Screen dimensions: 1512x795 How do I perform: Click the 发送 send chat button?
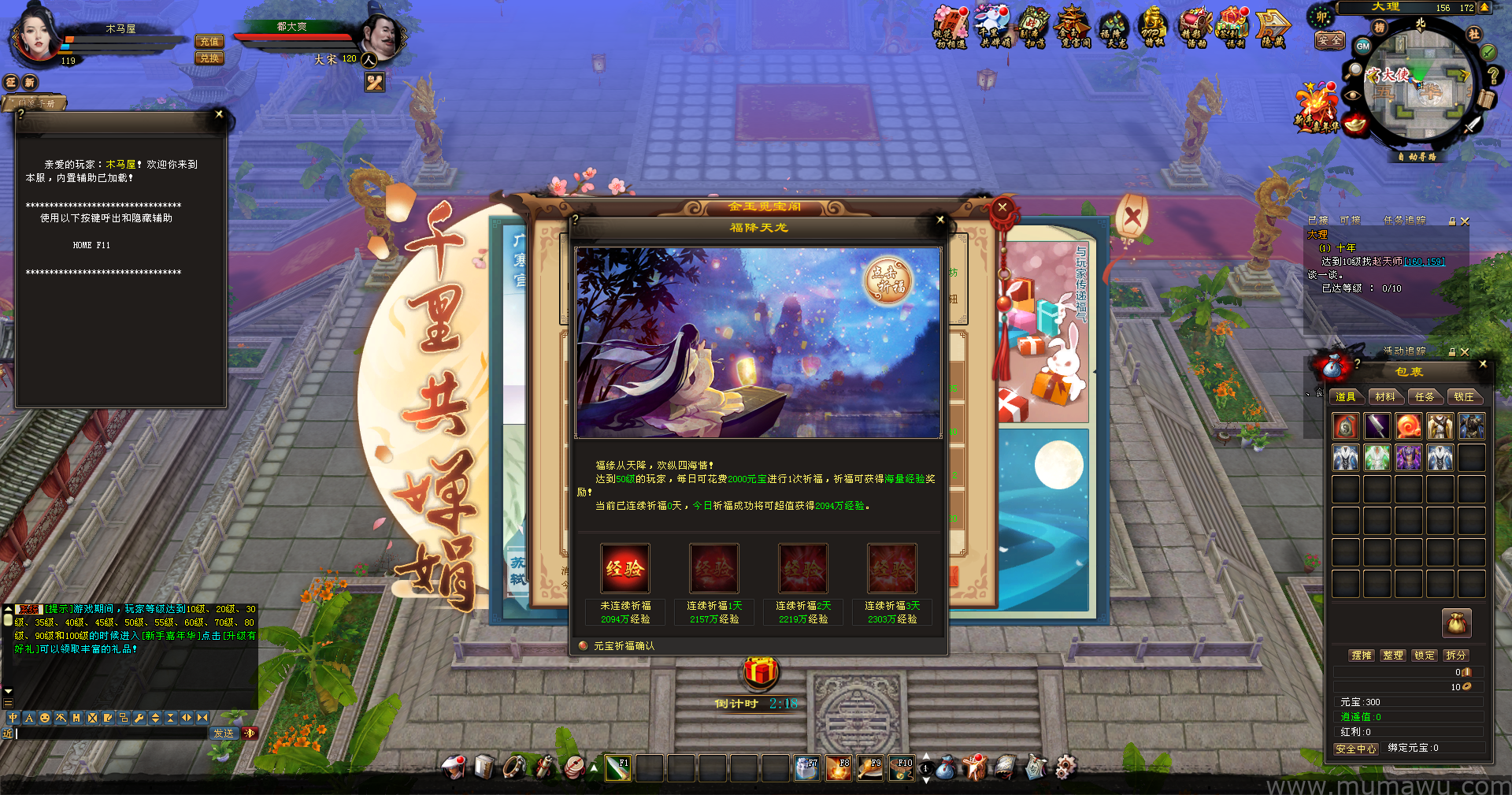tap(224, 734)
